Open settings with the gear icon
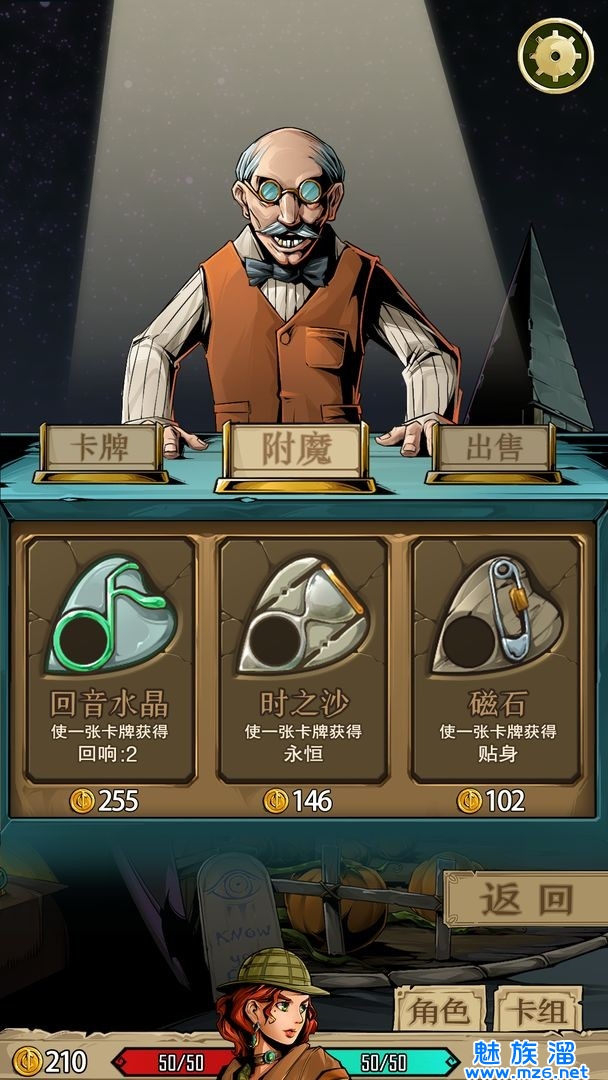Image resolution: width=608 pixels, height=1080 pixels. pos(555,56)
